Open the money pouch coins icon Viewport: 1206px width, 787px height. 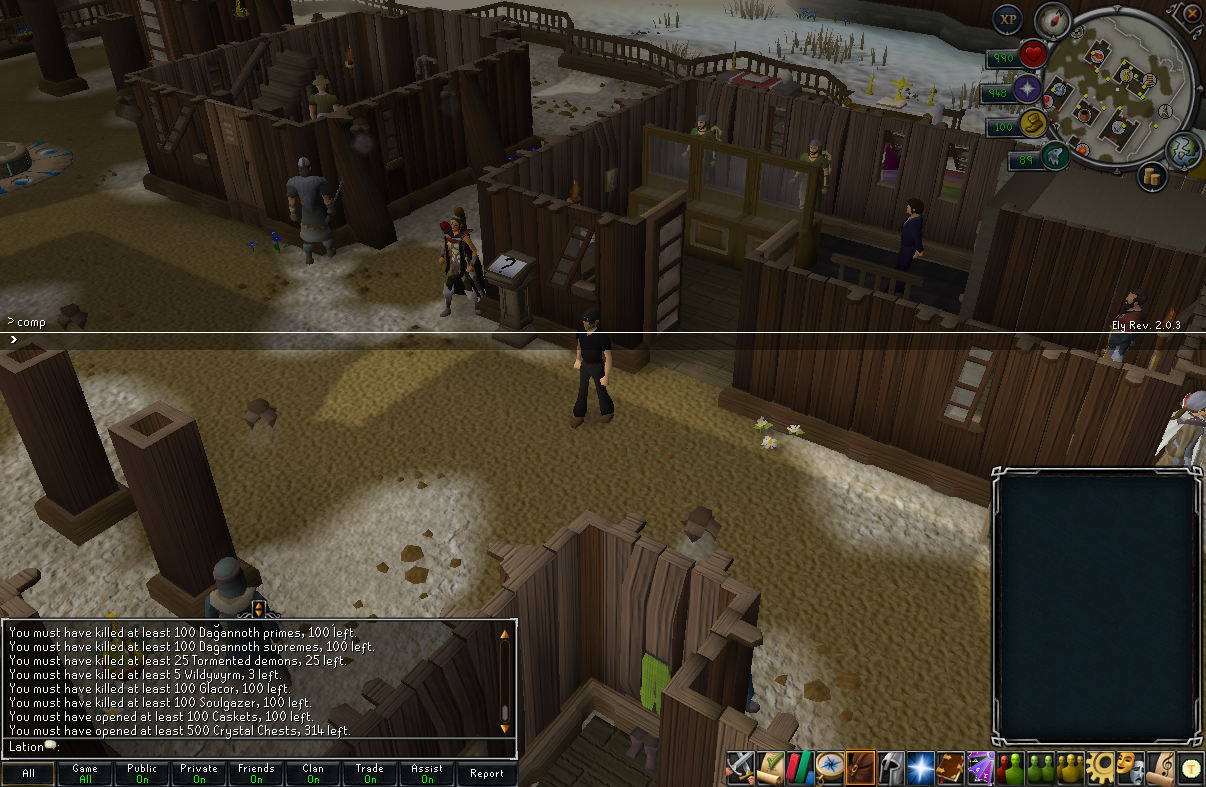[x=1152, y=177]
